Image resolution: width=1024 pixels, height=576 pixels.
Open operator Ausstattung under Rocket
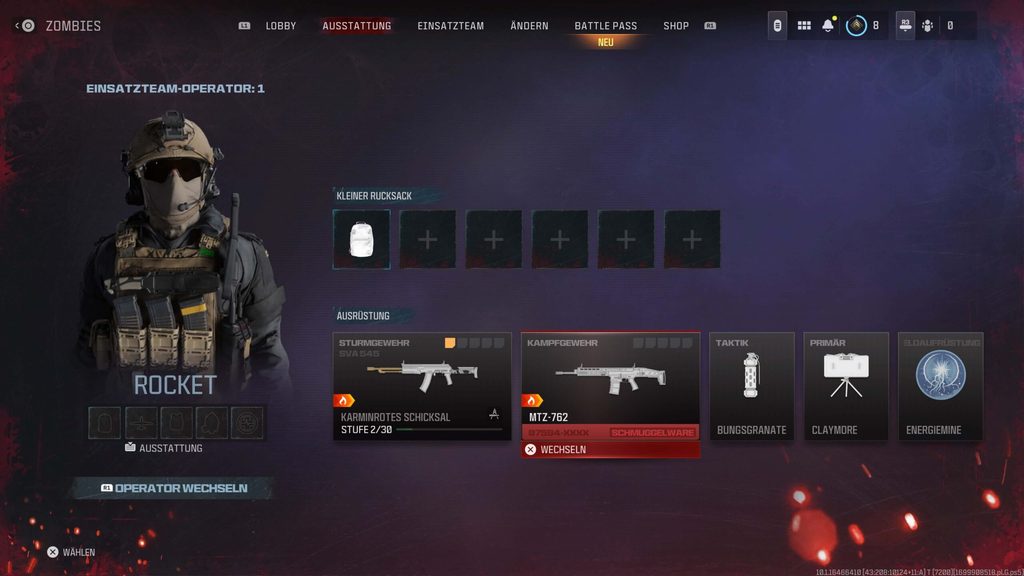[x=164, y=448]
